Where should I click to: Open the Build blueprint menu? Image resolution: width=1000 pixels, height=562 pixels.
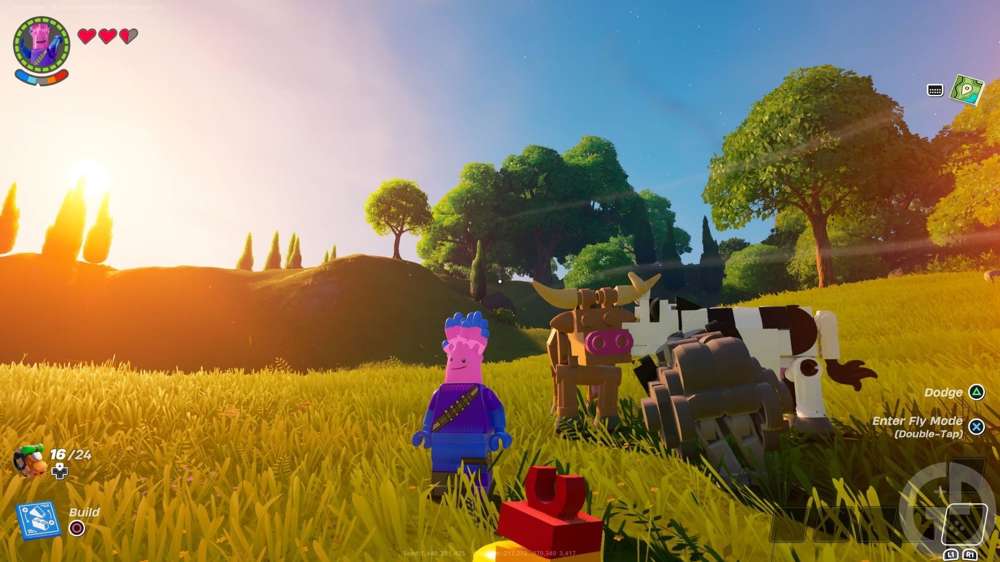click(x=38, y=520)
